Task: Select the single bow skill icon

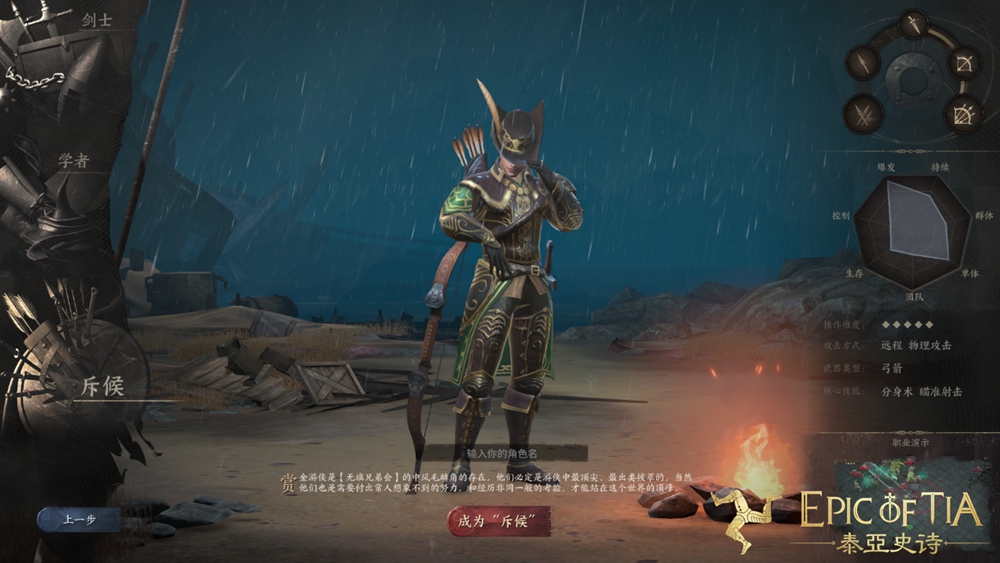Action: (x=964, y=64)
